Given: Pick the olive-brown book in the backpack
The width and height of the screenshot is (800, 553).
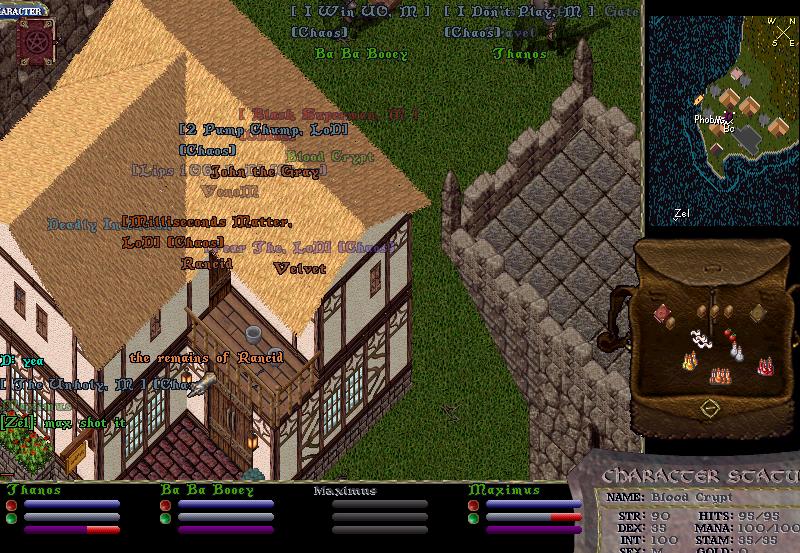Looking at the screenshot, I should (758, 314).
